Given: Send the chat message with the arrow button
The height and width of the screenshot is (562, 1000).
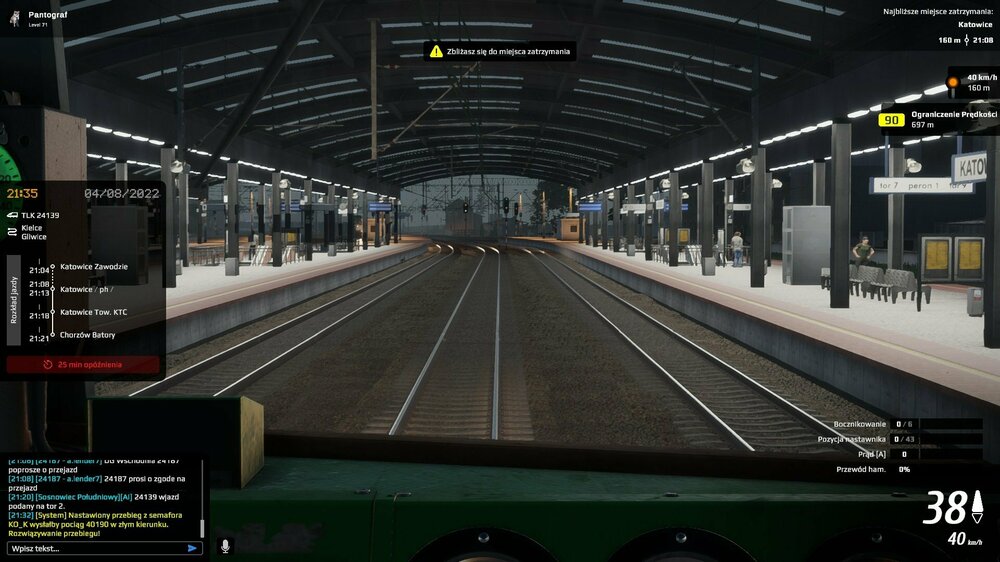Looking at the screenshot, I should pos(192,548).
